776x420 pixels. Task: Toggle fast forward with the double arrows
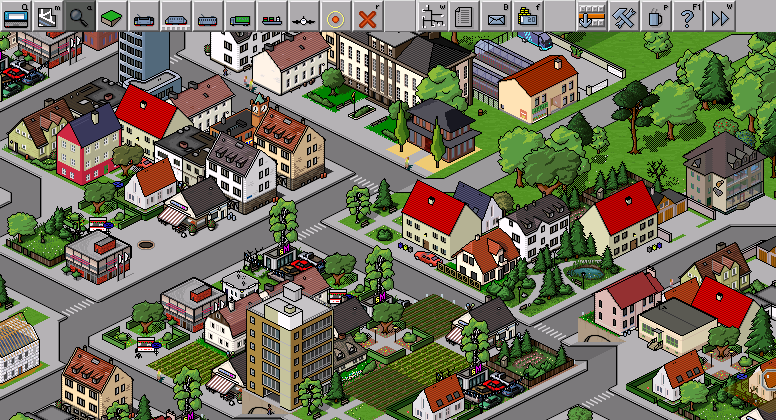click(720, 16)
